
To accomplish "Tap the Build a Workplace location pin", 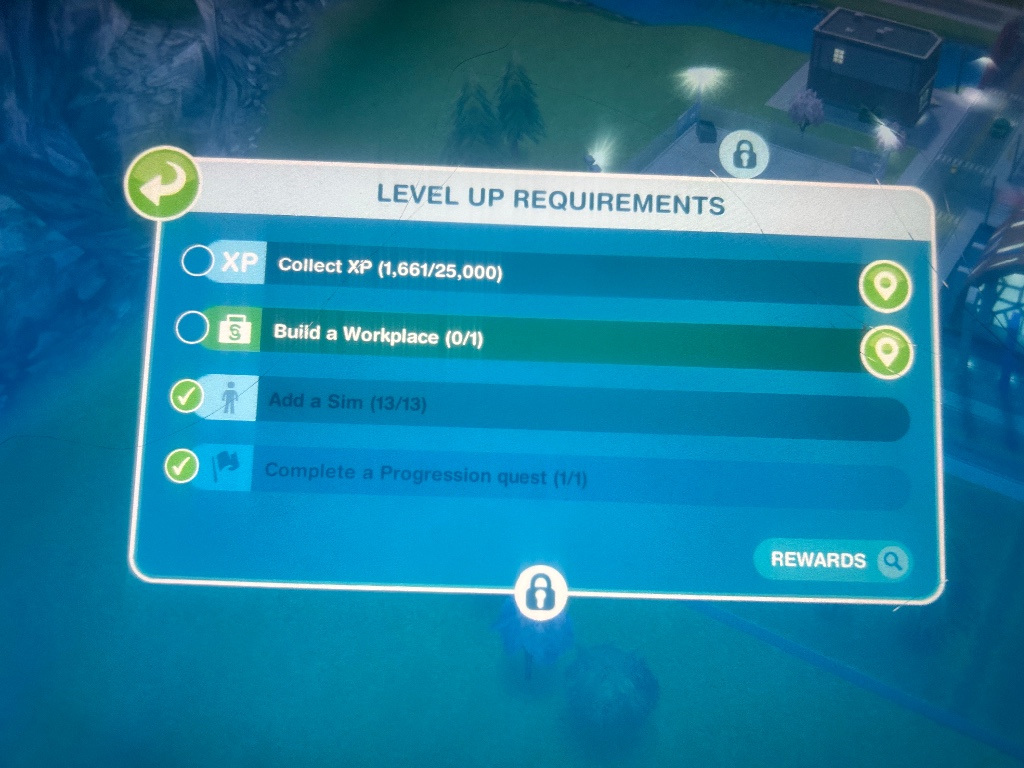I will click(887, 351).
